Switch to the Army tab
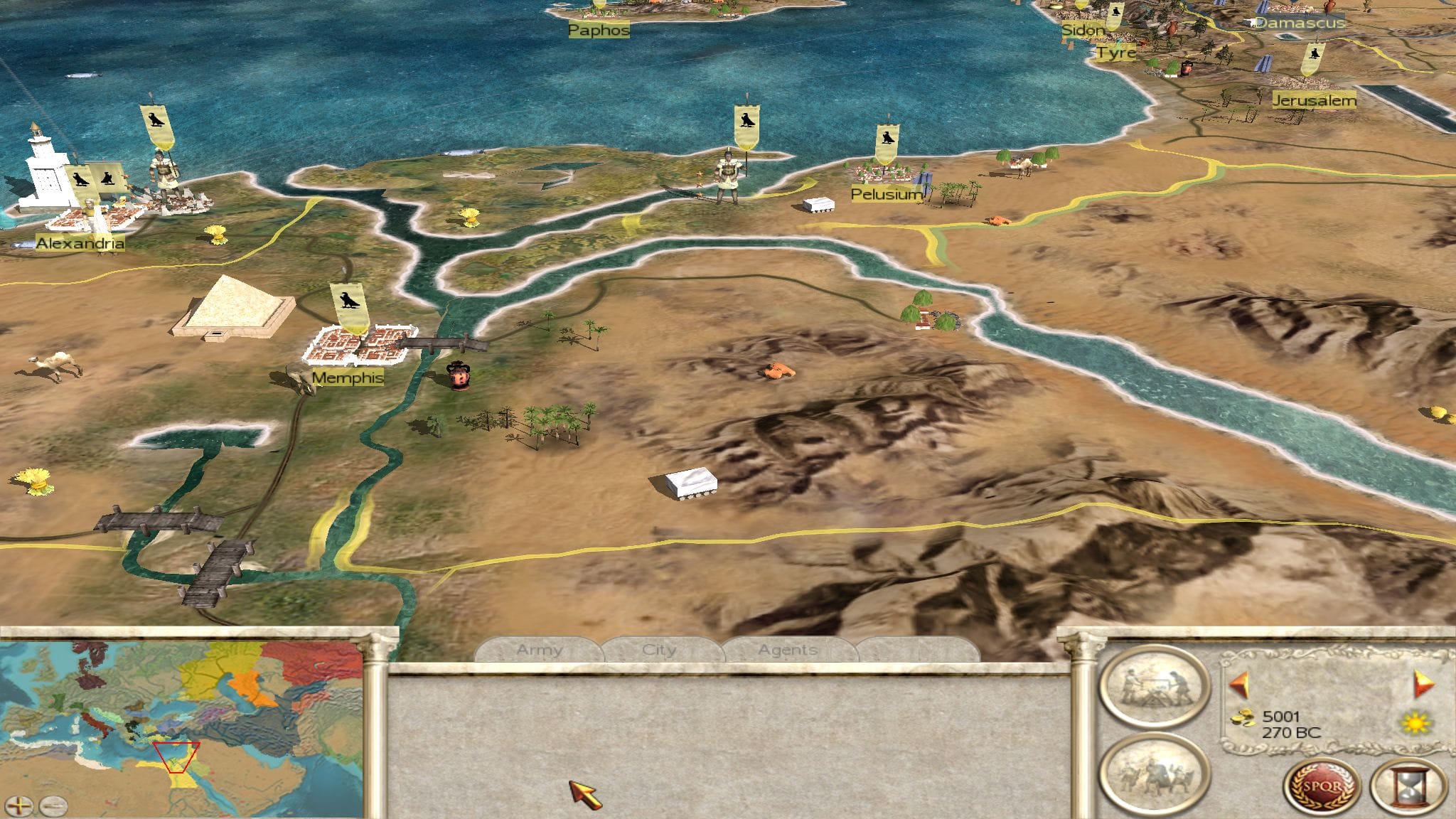 click(539, 650)
